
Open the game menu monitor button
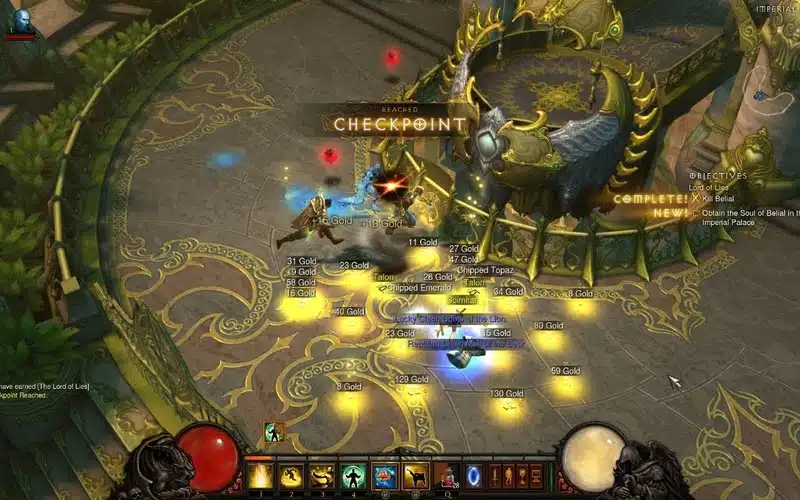(x=538, y=474)
